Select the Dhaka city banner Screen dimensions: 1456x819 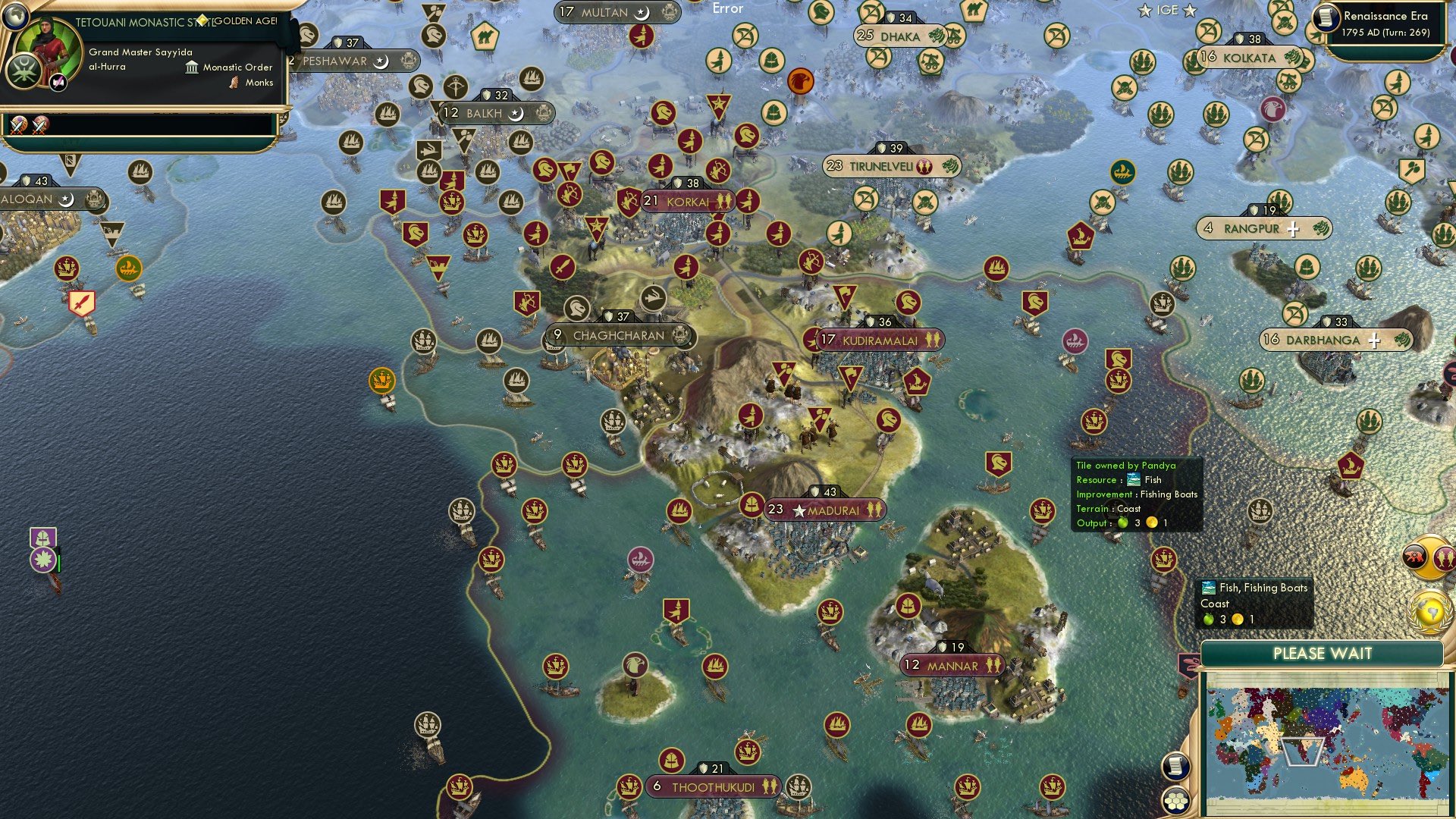point(900,36)
